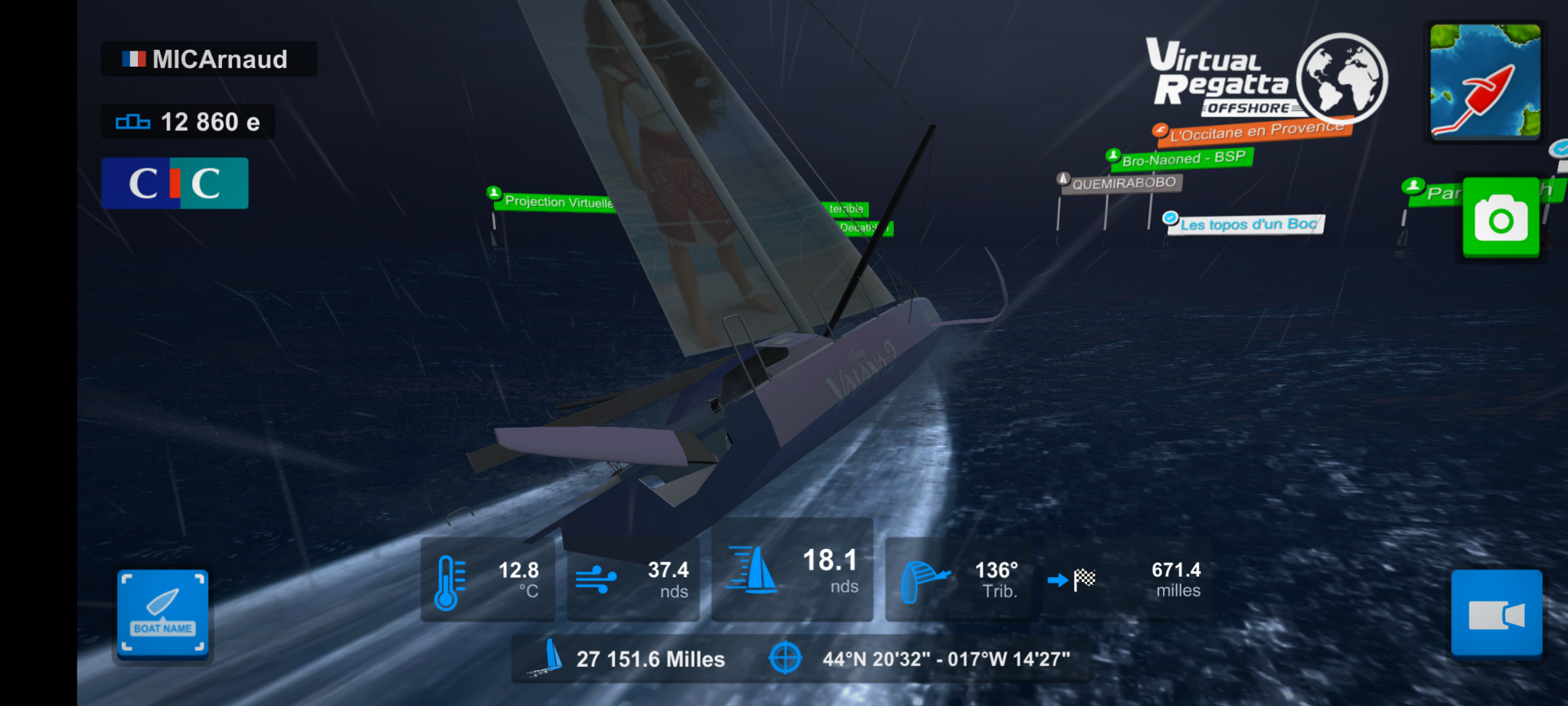This screenshot has height=706, width=1568.
Task: Click the CIC sponsor banner
Action: coord(175,182)
